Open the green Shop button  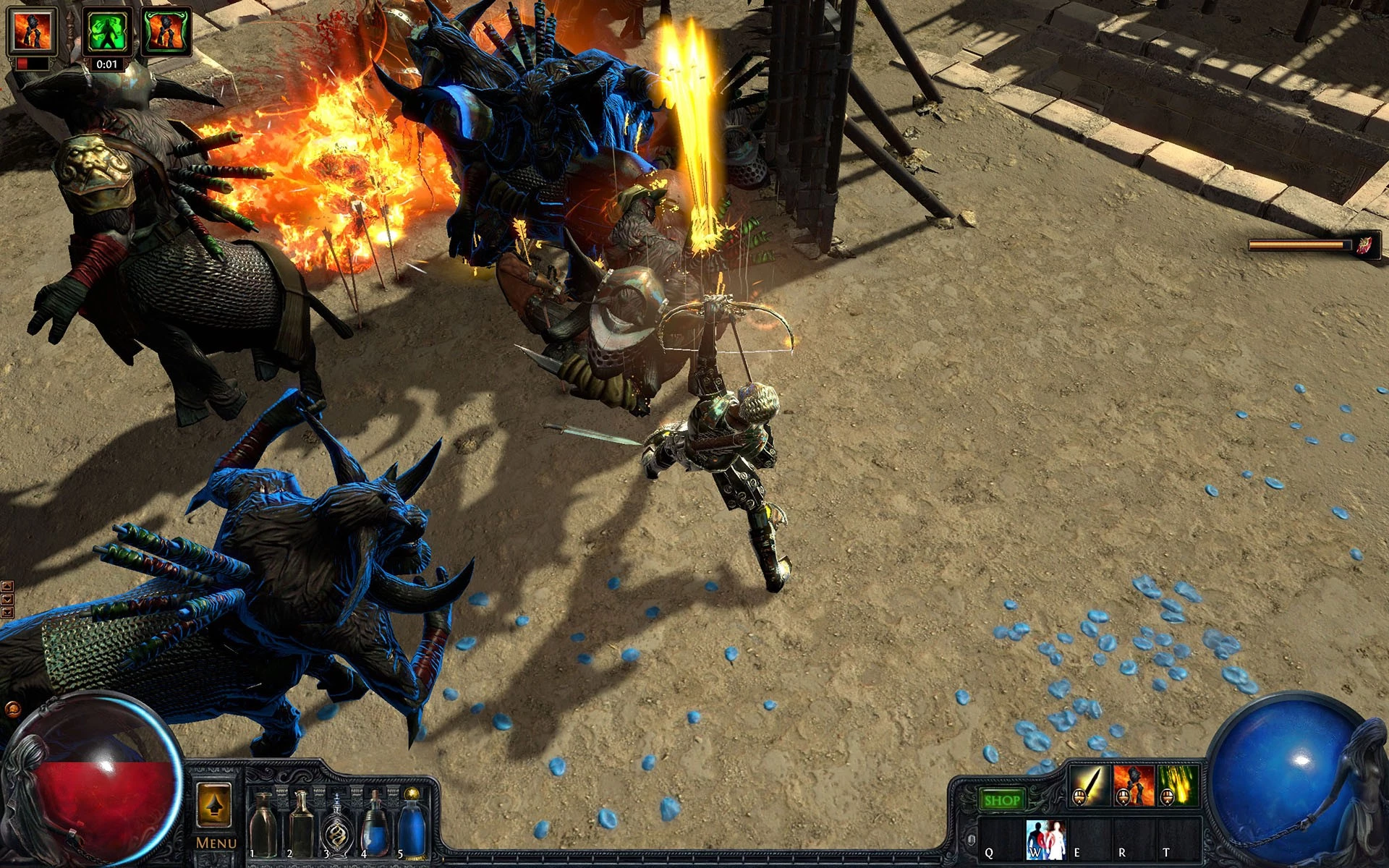tap(1002, 800)
